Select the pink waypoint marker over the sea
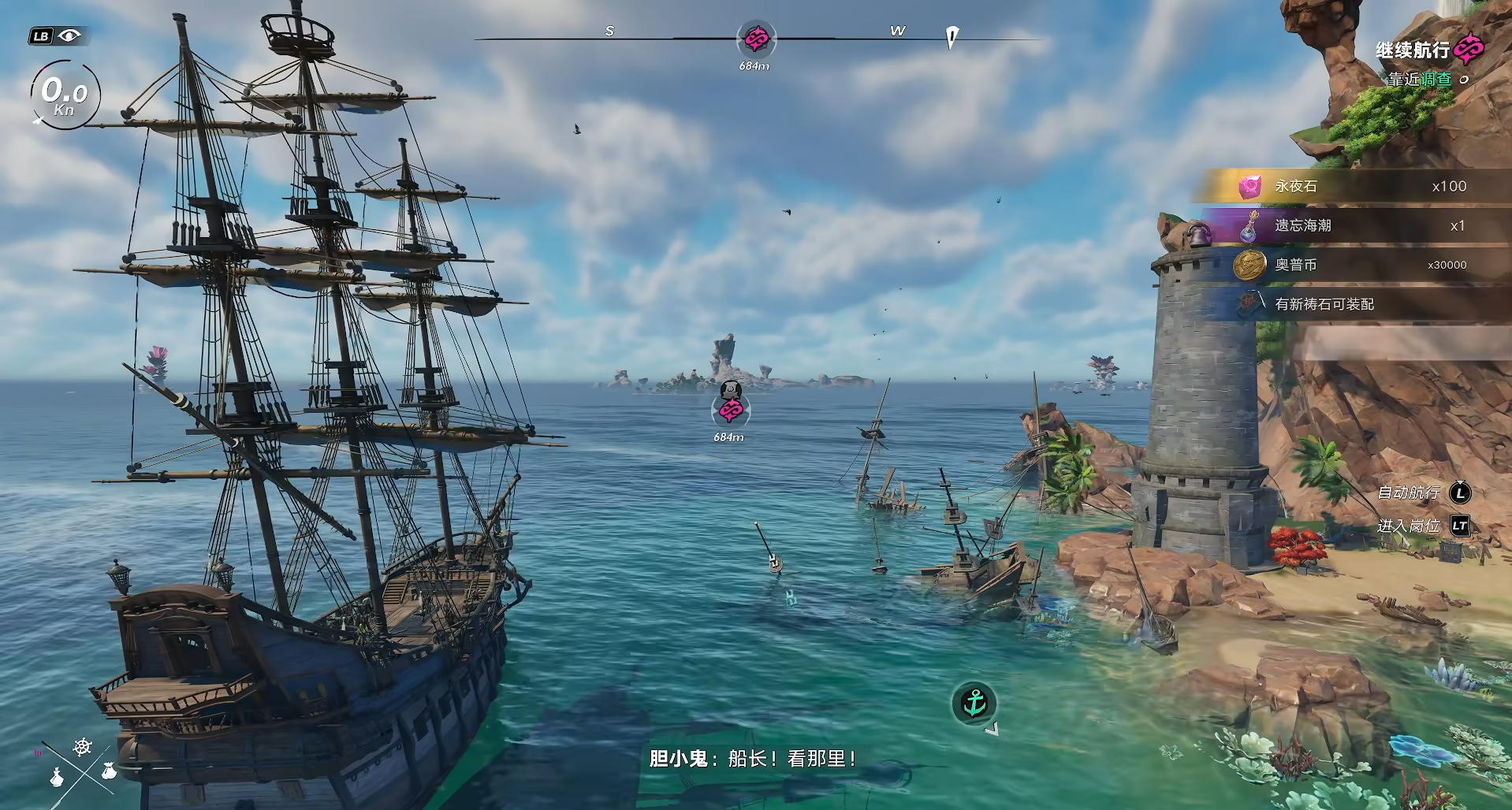The image size is (1512, 810). click(731, 410)
